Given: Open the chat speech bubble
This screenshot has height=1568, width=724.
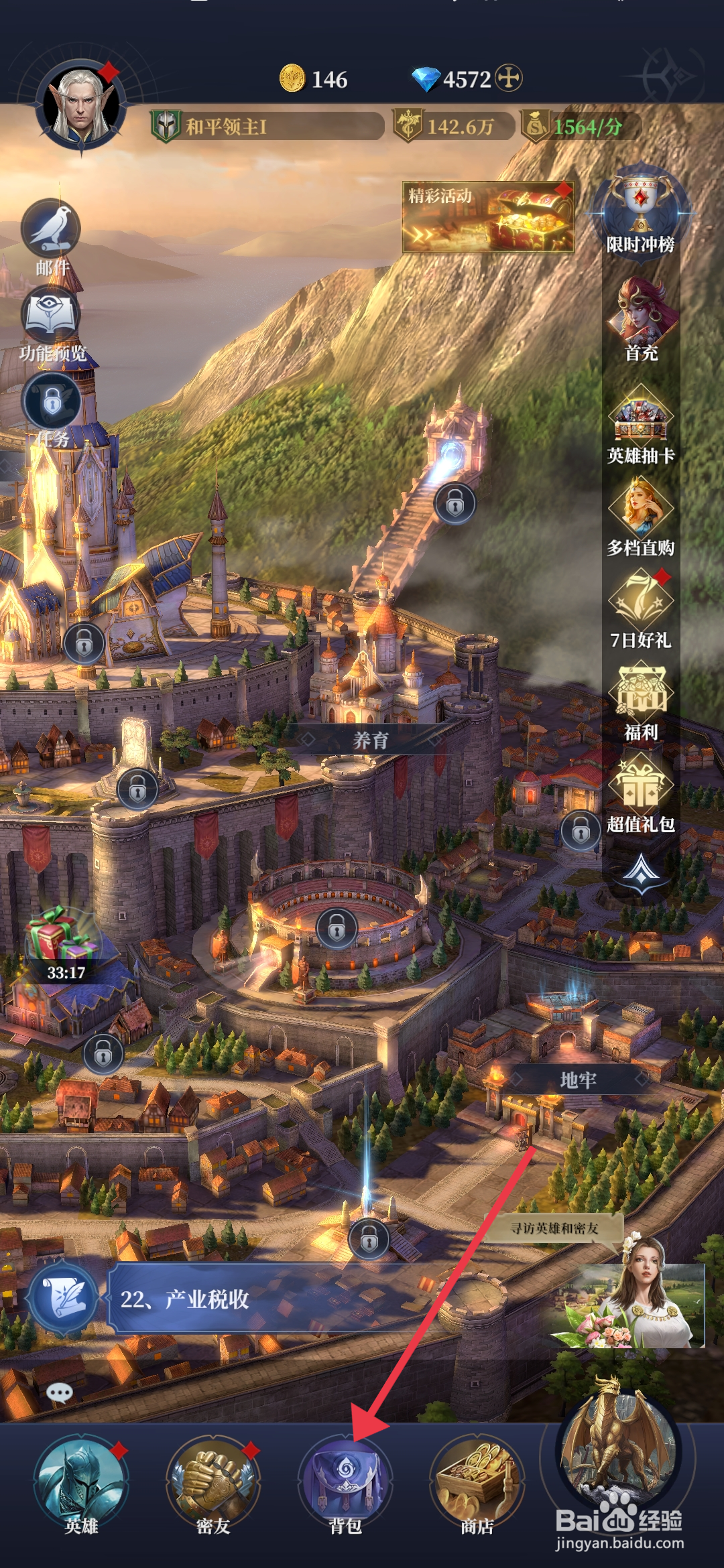Looking at the screenshot, I should point(60,1393).
